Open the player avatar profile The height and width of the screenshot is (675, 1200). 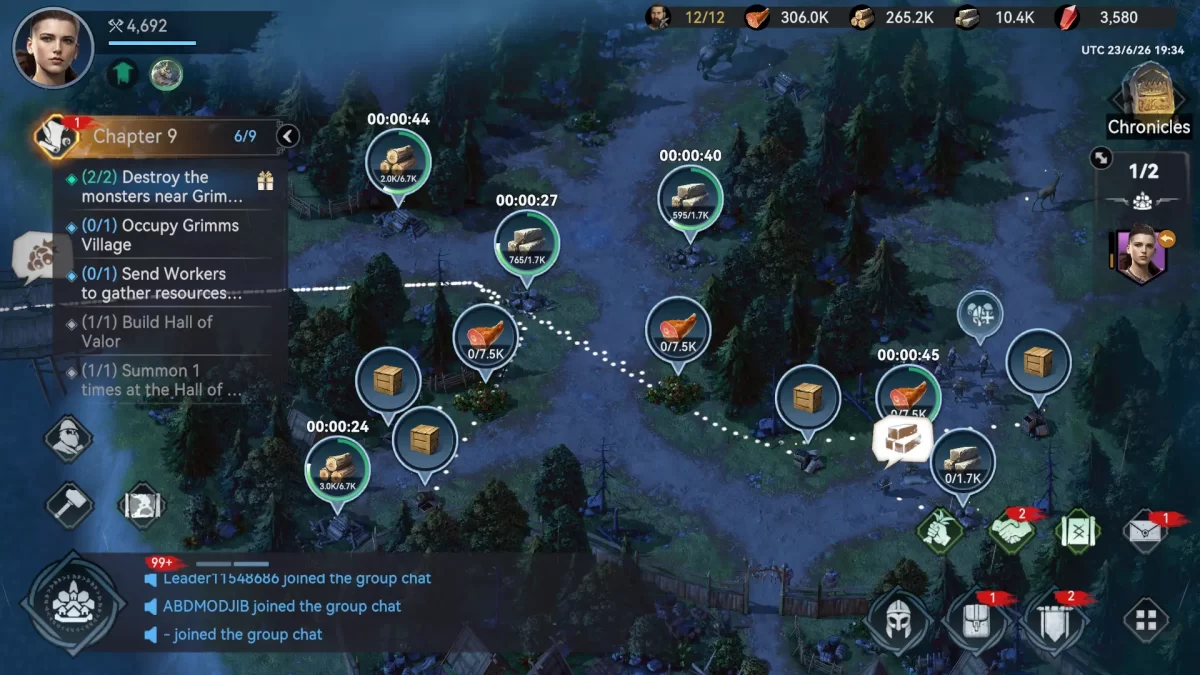53,47
